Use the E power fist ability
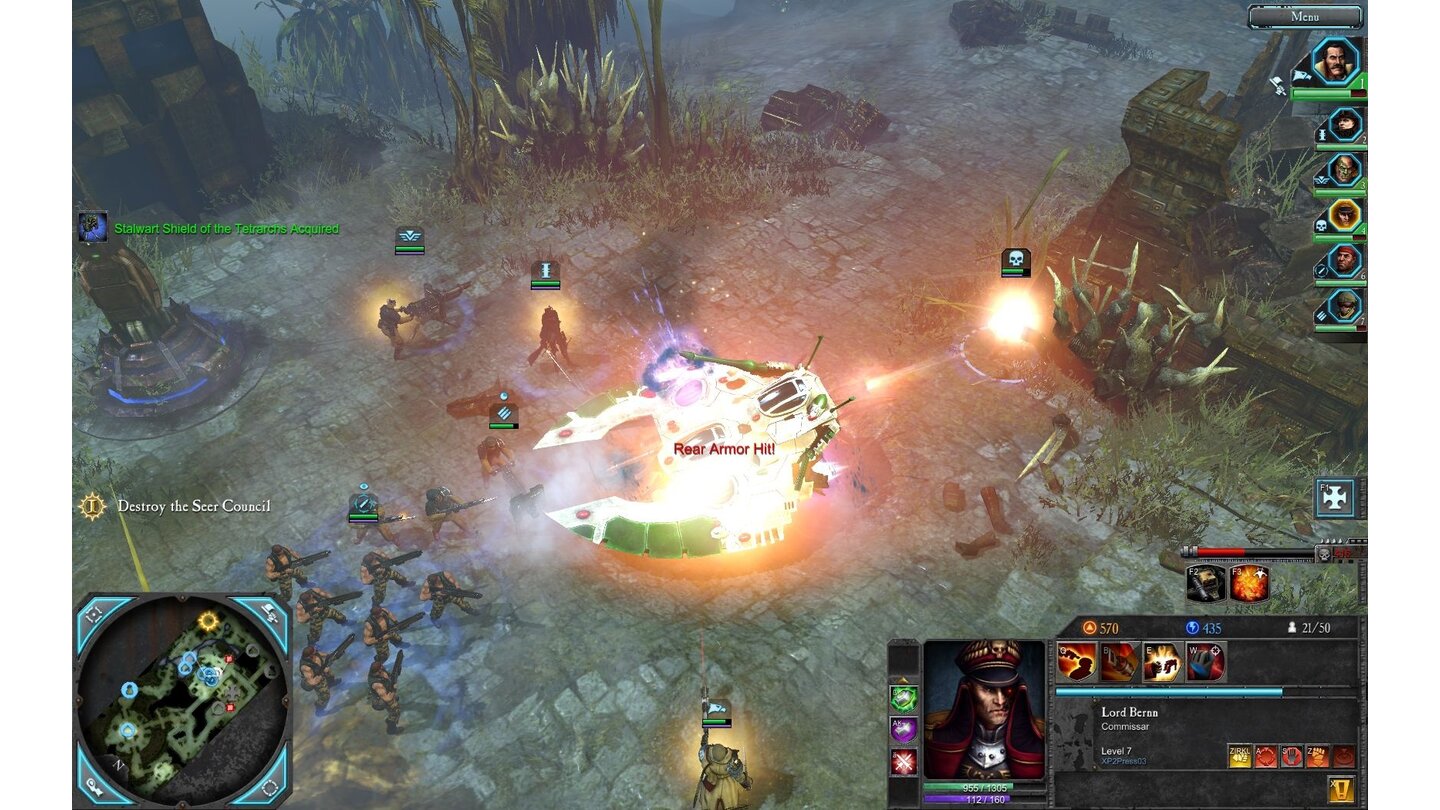1440x810 pixels. [1160, 662]
